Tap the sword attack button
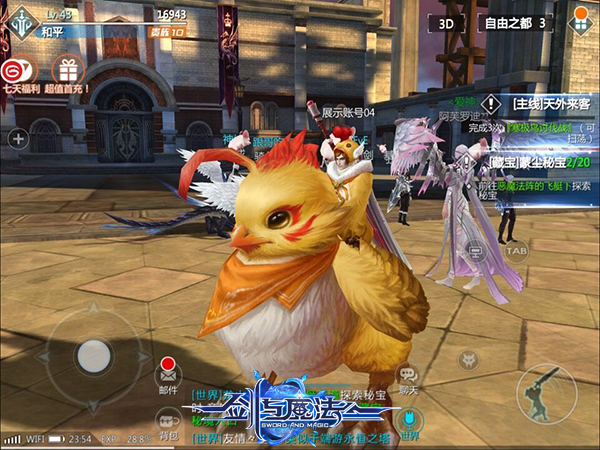The height and width of the screenshot is (450, 600). tap(546, 393)
